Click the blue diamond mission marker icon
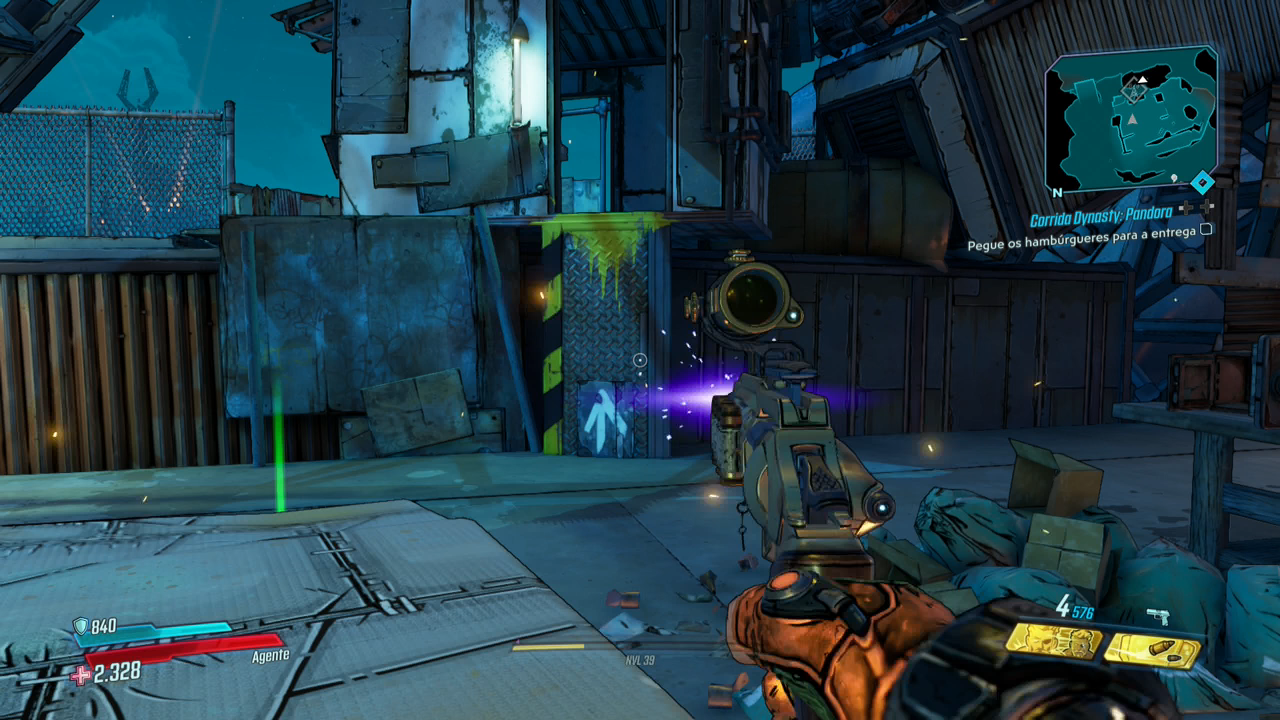The height and width of the screenshot is (720, 1280). [1203, 183]
